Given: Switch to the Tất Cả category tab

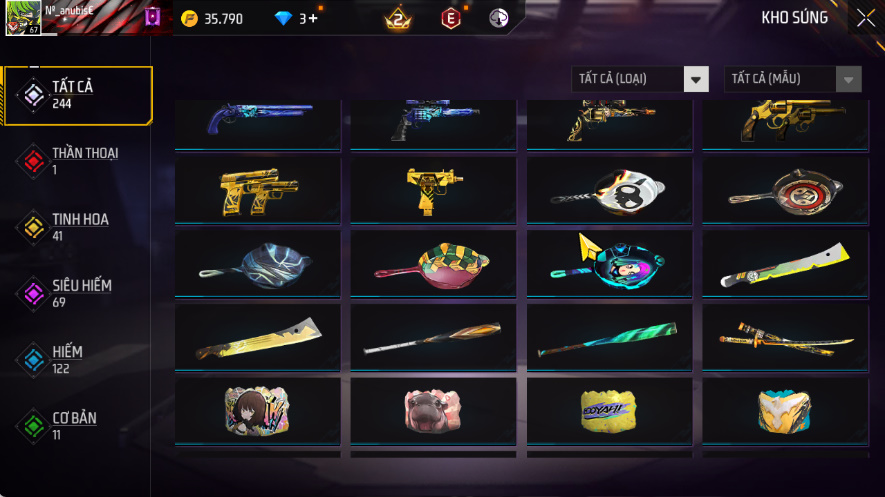Looking at the screenshot, I should (x=78, y=95).
